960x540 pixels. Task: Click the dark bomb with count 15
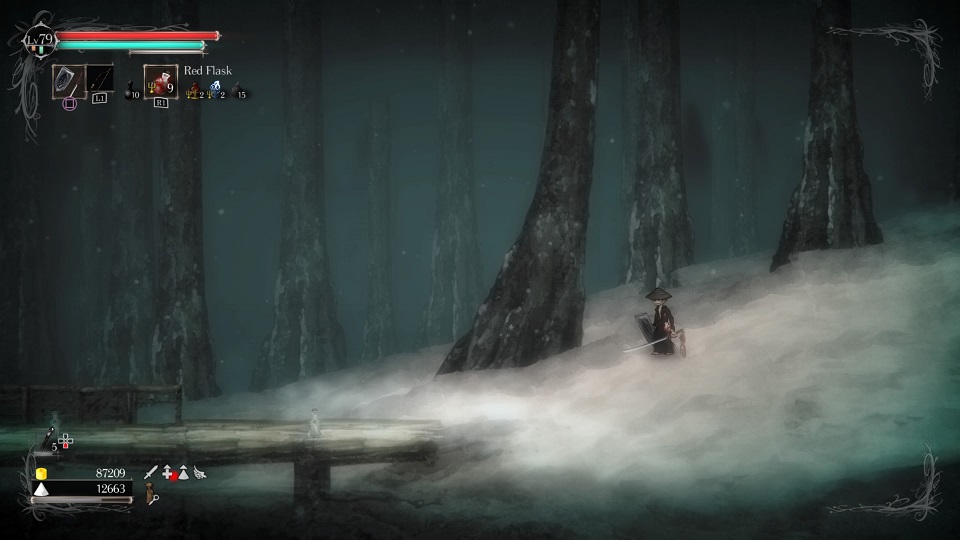point(238,92)
